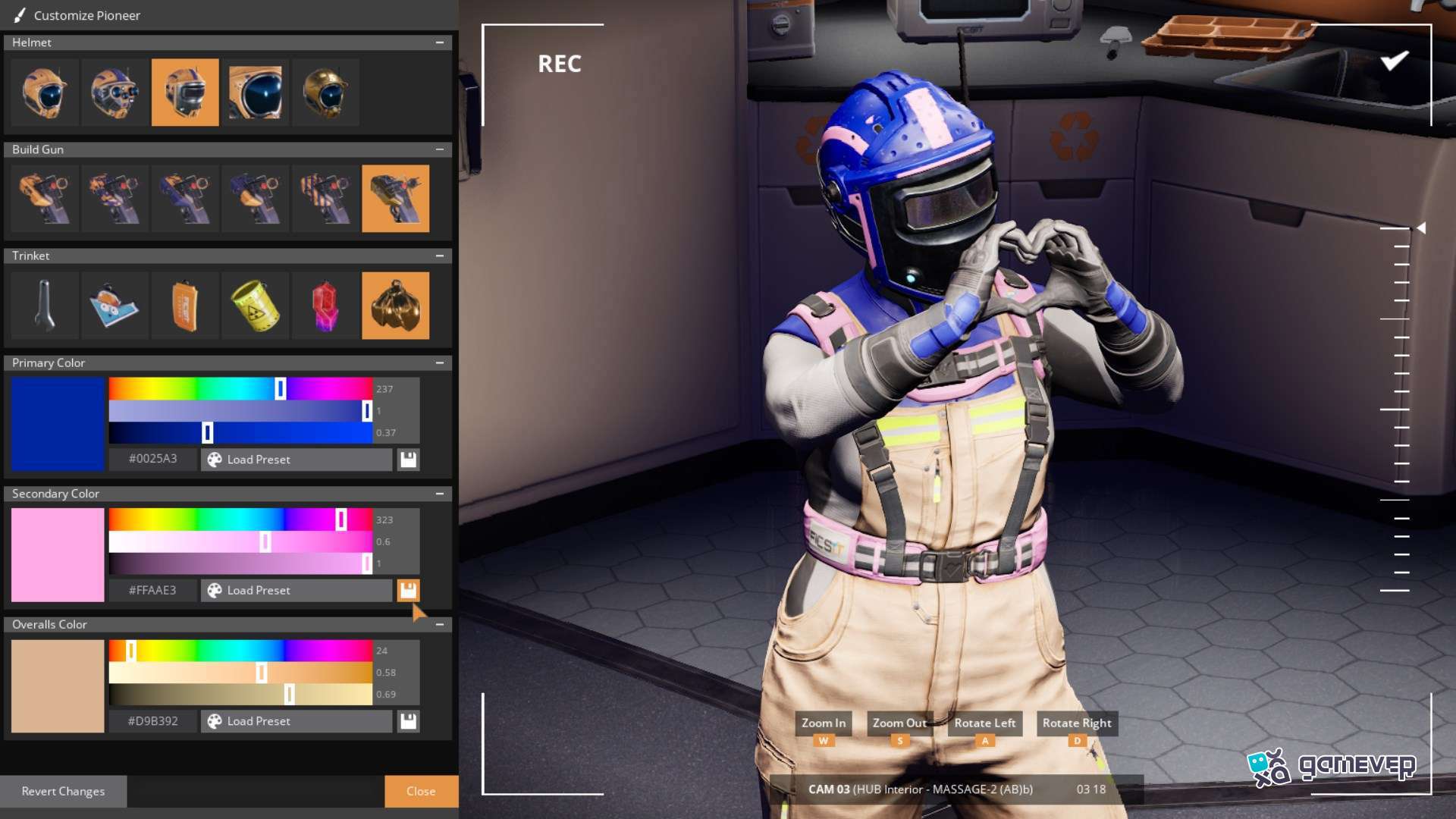The width and height of the screenshot is (1456, 819).
Task: Click the Rotate Left camera button
Action: (984, 723)
